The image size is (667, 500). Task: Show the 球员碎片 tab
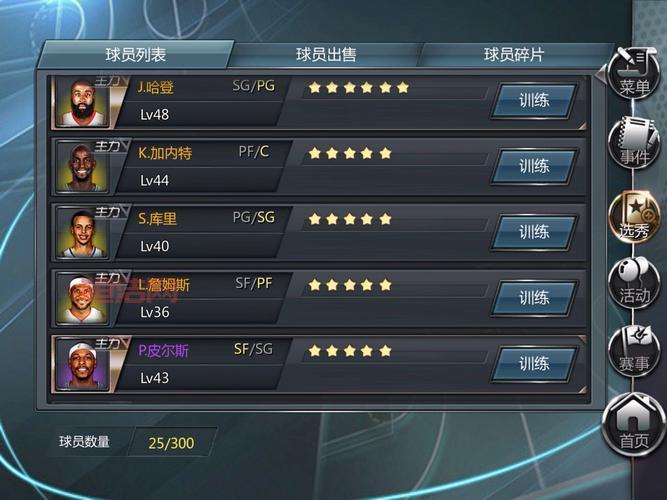513,55
